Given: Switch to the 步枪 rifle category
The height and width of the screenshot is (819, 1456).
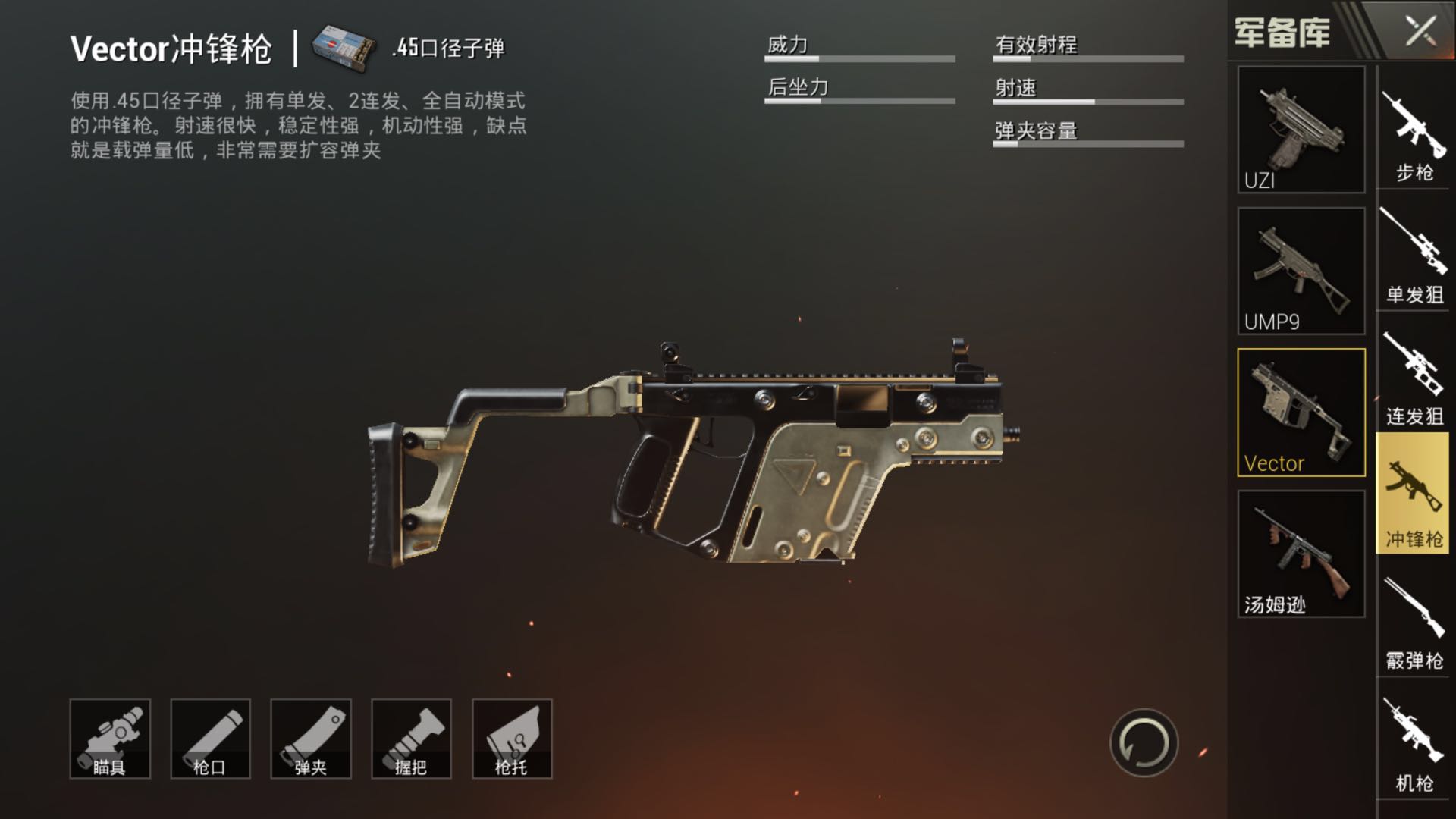Looking at the screenshot, I should pyautogui.click(x=1414, y=137).
